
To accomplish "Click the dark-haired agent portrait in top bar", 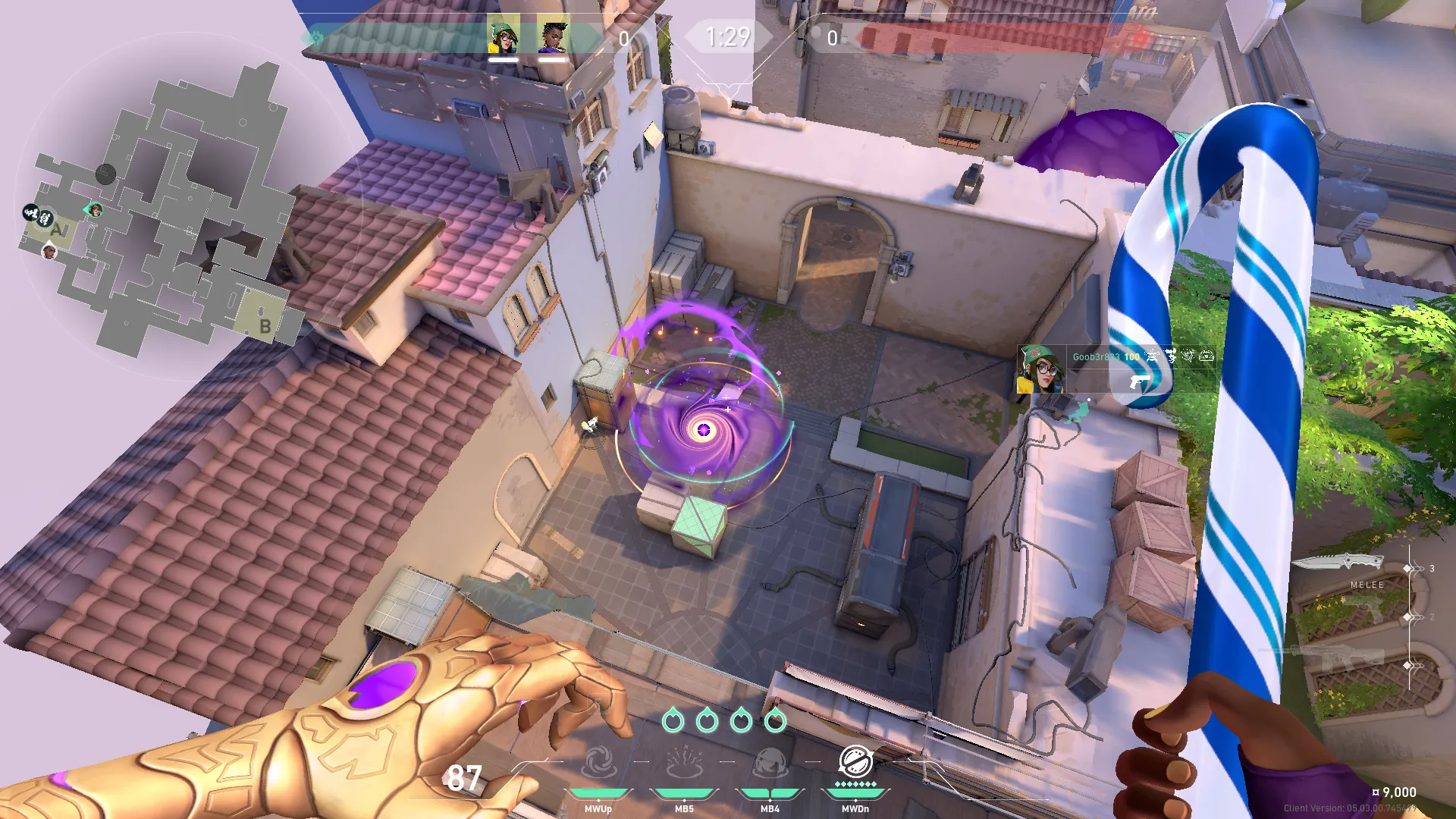I will point(553,35).
